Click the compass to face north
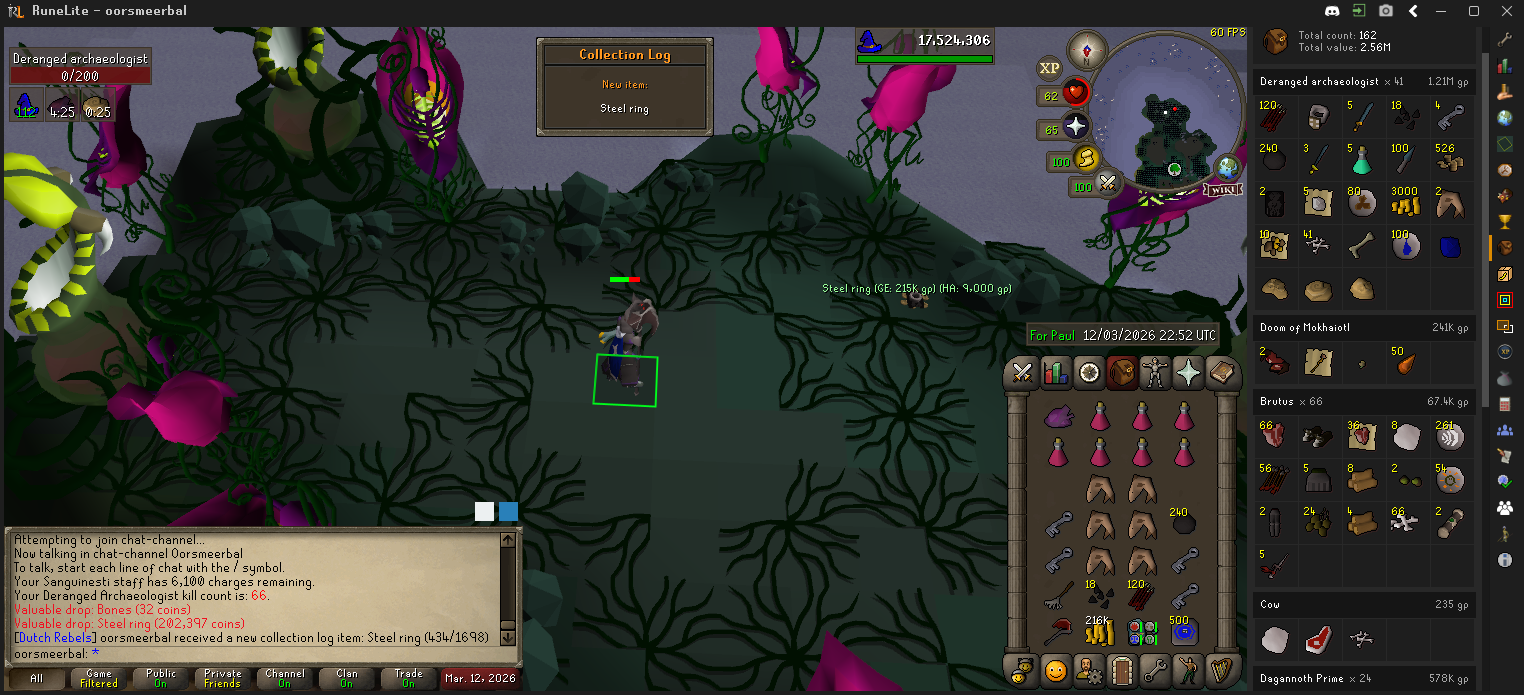The width and height of the screenshot is (1524, 695). [1087, 49]
